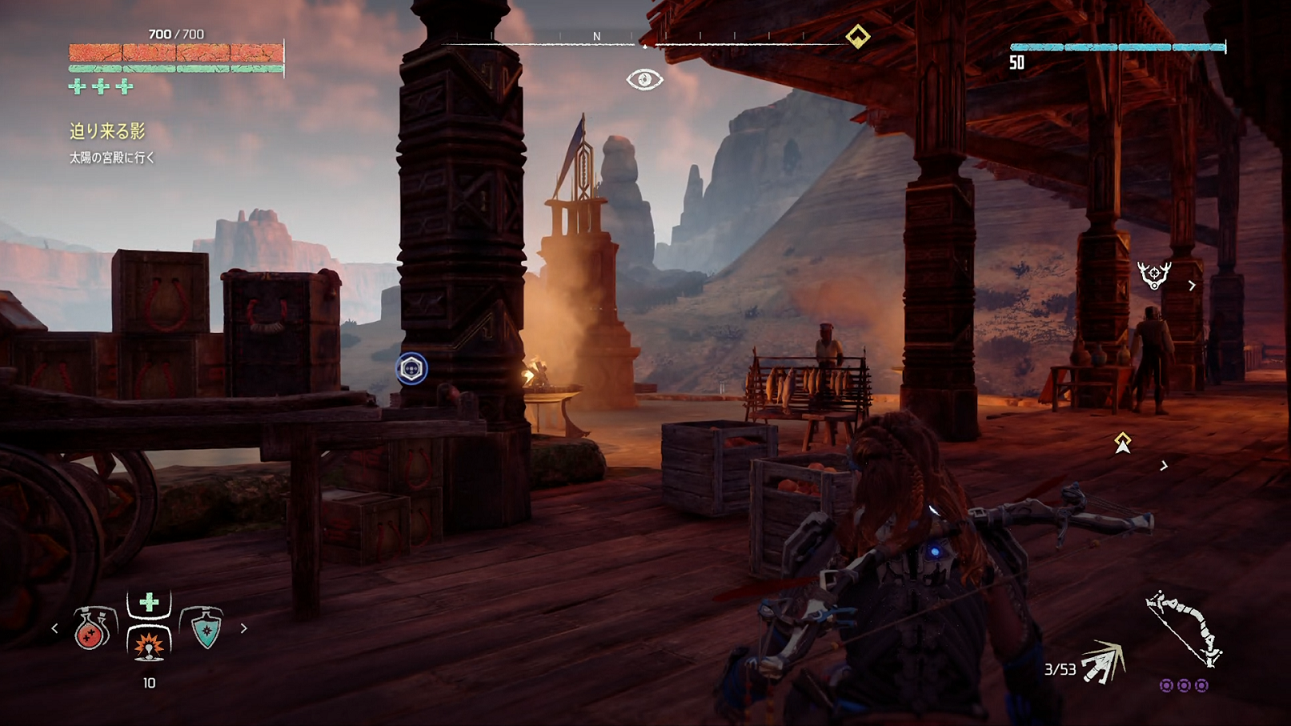Select the red health potion slot
1291x726 pixels.
pyautogui.click(x=91, y=630)
